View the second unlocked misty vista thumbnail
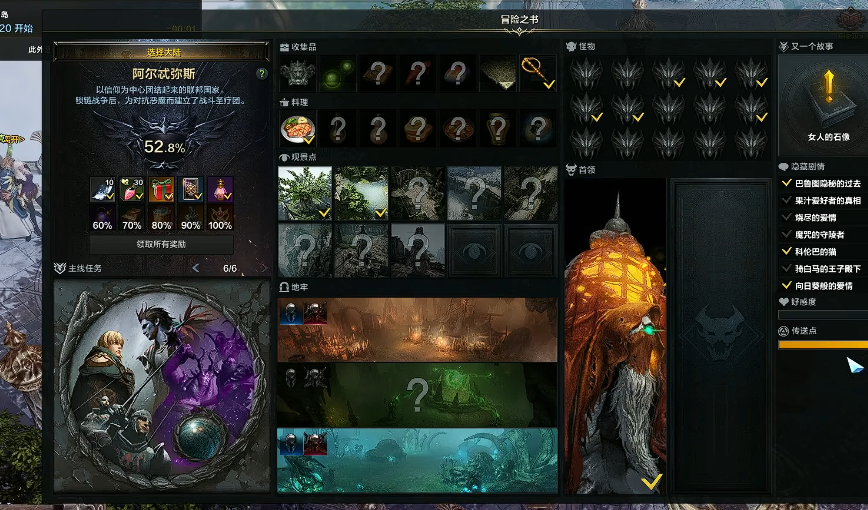The width and height of the screenshot is (868, 510). [361, 193]
